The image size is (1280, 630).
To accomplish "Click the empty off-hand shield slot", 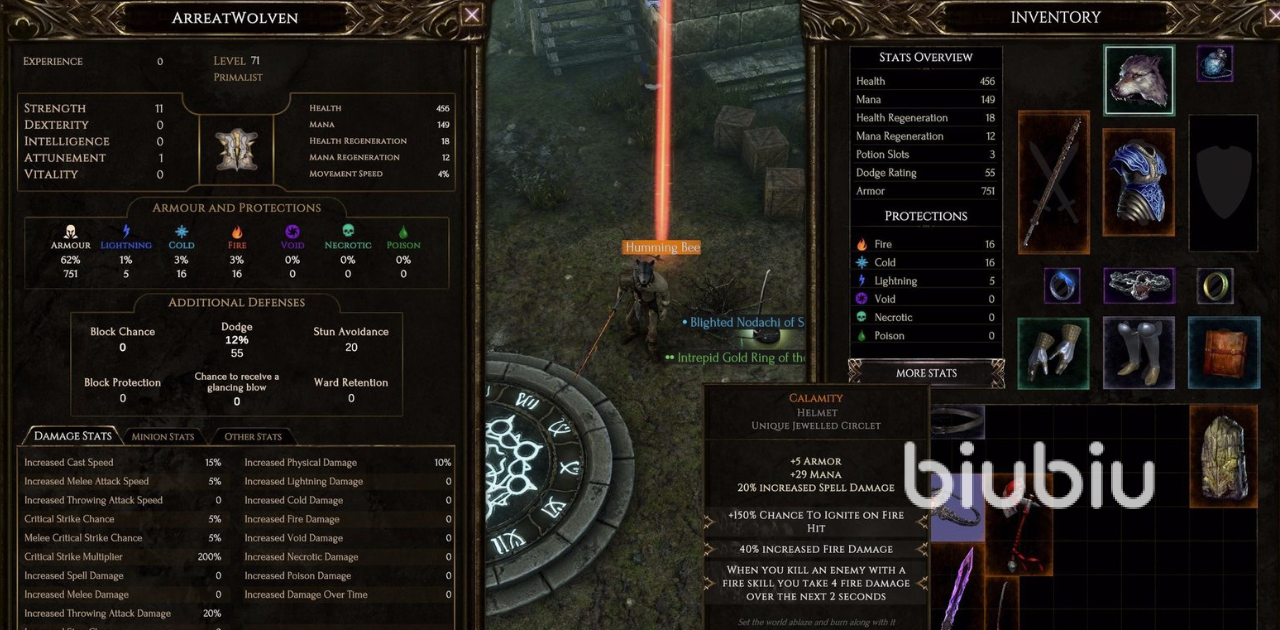I will (1223, 182).
